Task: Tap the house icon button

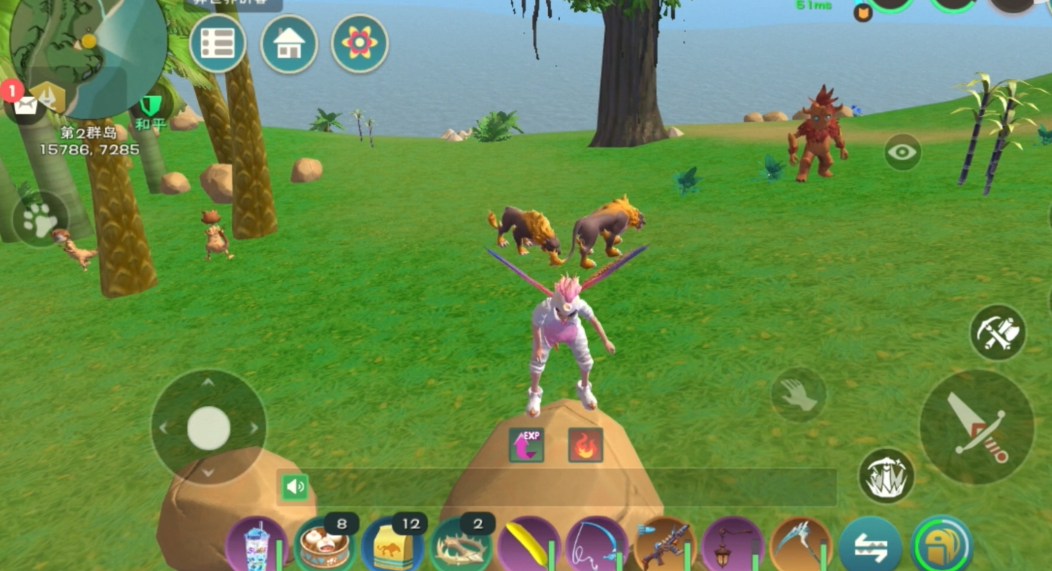Action: [x=289, y=44]
